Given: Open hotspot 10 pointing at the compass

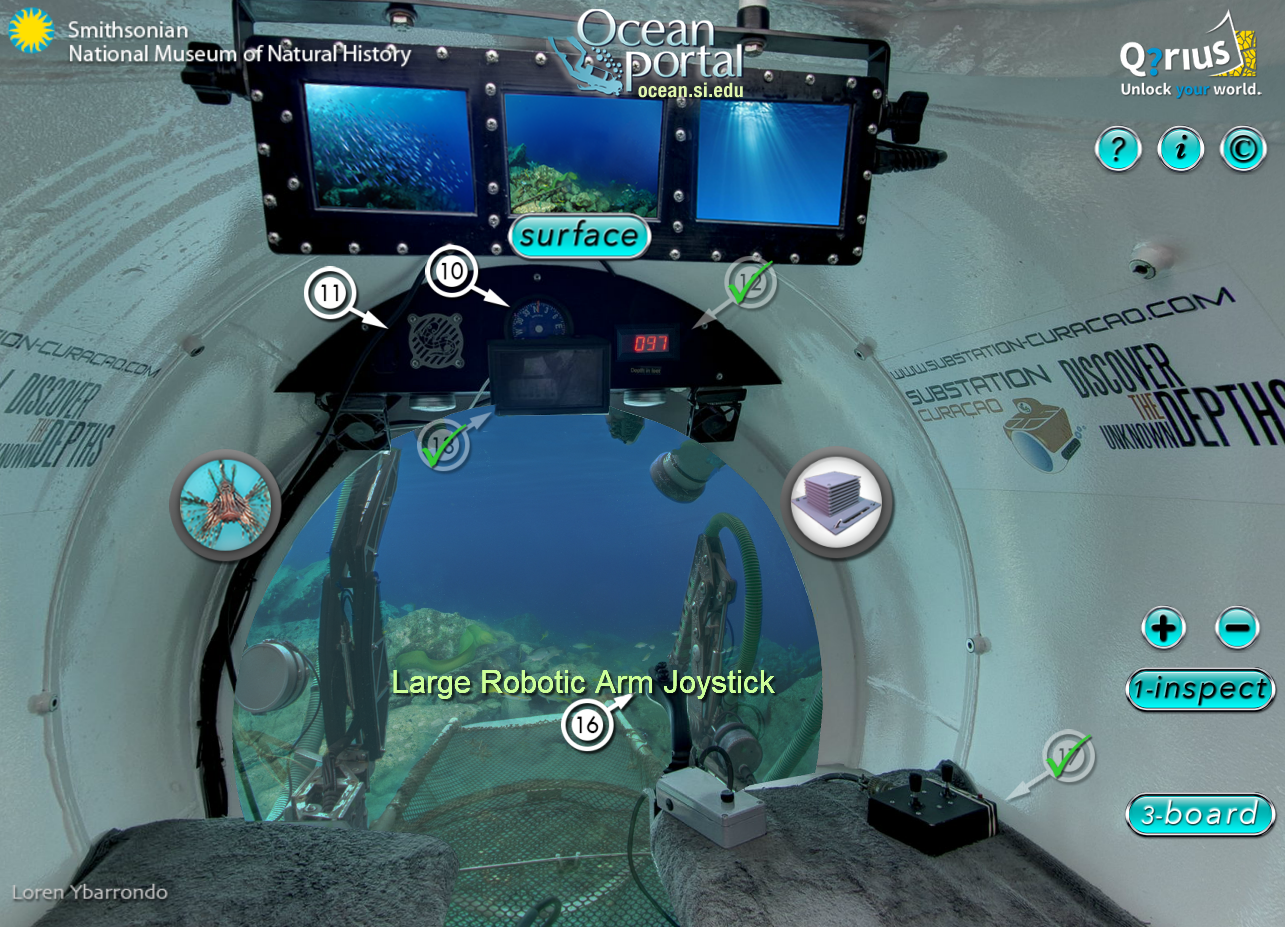Looking at the screenshot, I should click(x=451, y=272).
